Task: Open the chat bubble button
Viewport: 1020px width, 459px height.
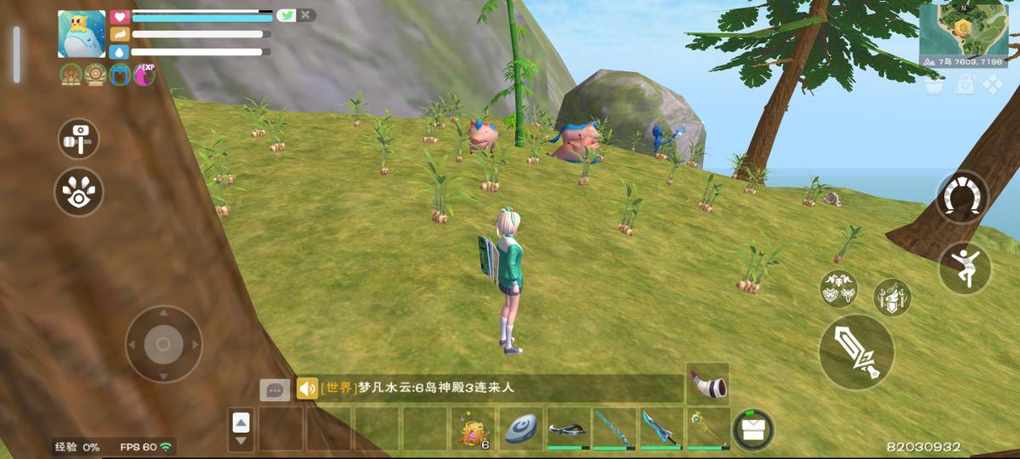Action: point(274,389)
